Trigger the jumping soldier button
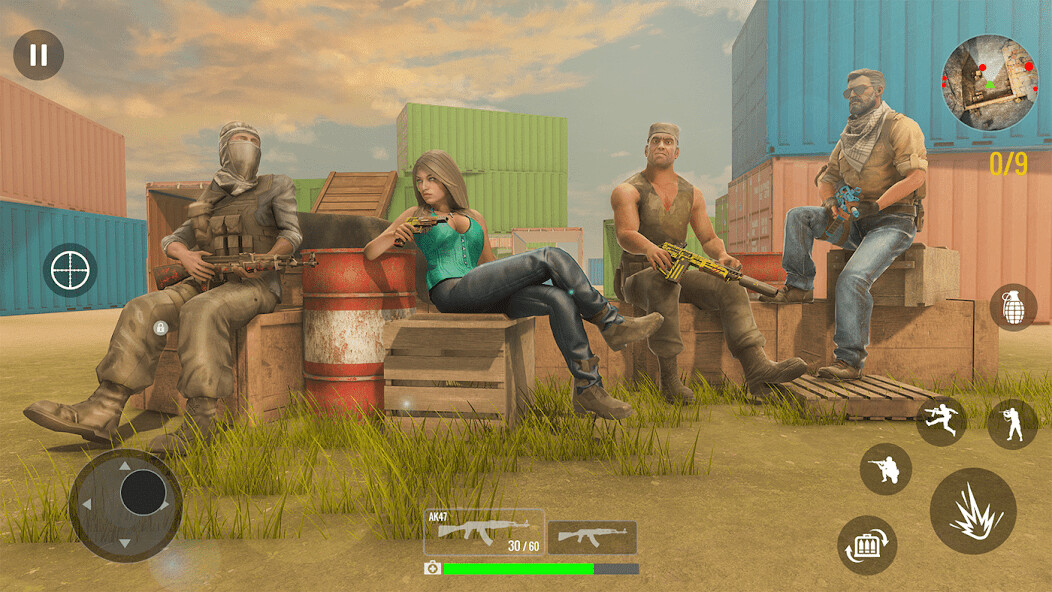This screenshot has width=1052, height=592. 941,421
